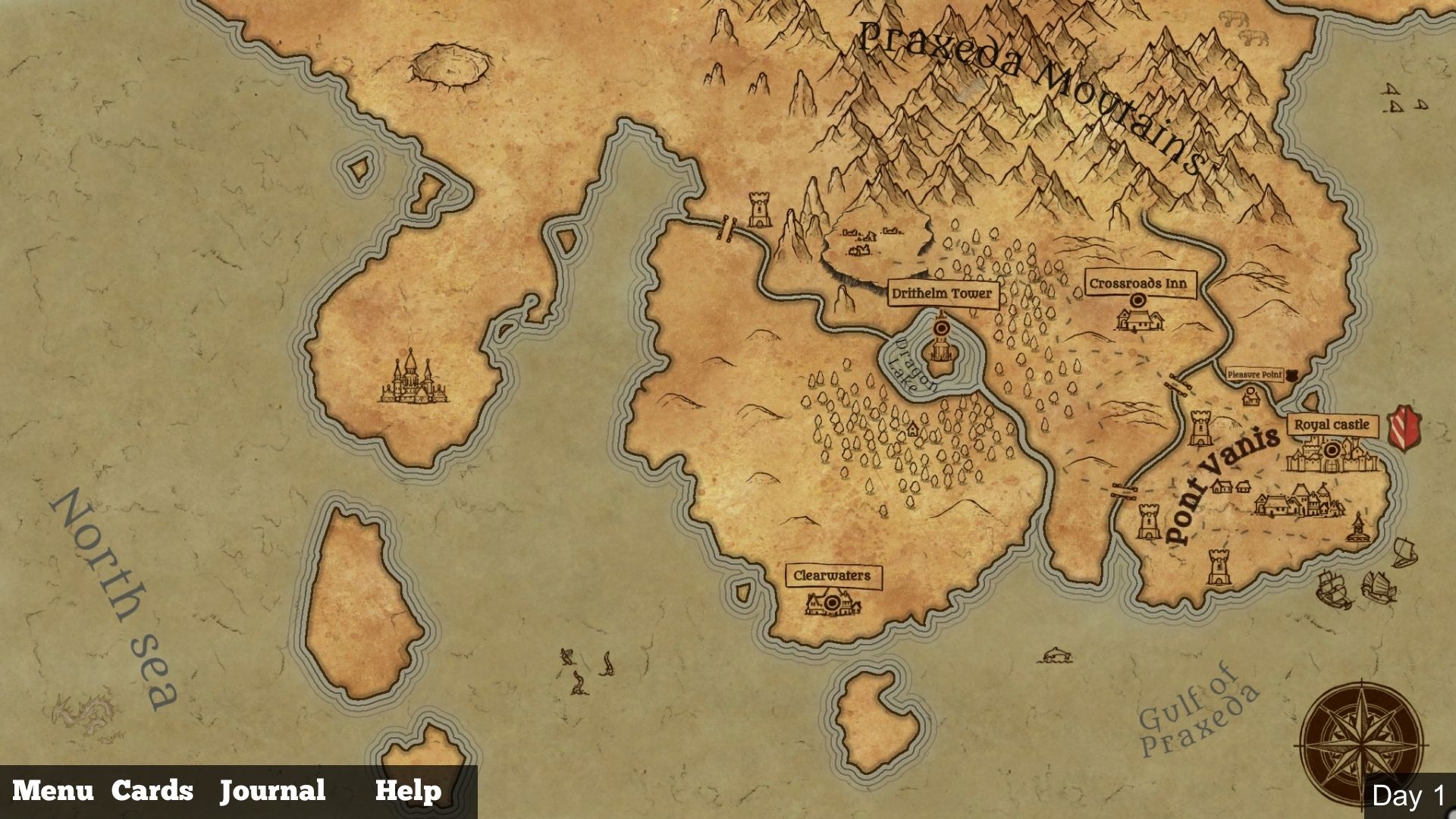Image resolution: width=1456 pixels, height=819 pixels.
Task: Go to the Clearwaters map marker
Action: coord(833,603)
